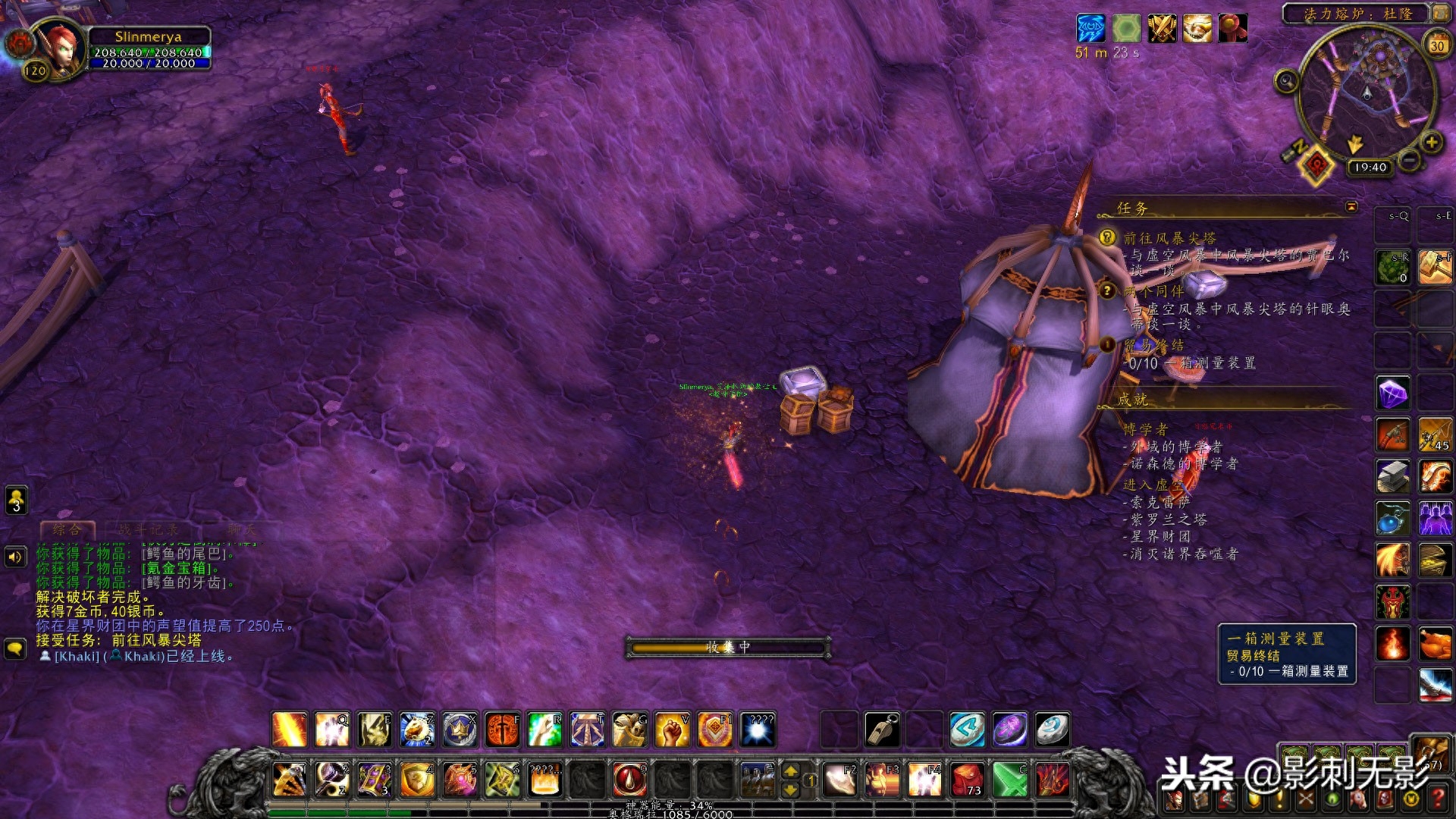Viewport: 1456px width, 819px height.
Task: Toggle the chat voice speaker button
Action: (x=16, y=557)
